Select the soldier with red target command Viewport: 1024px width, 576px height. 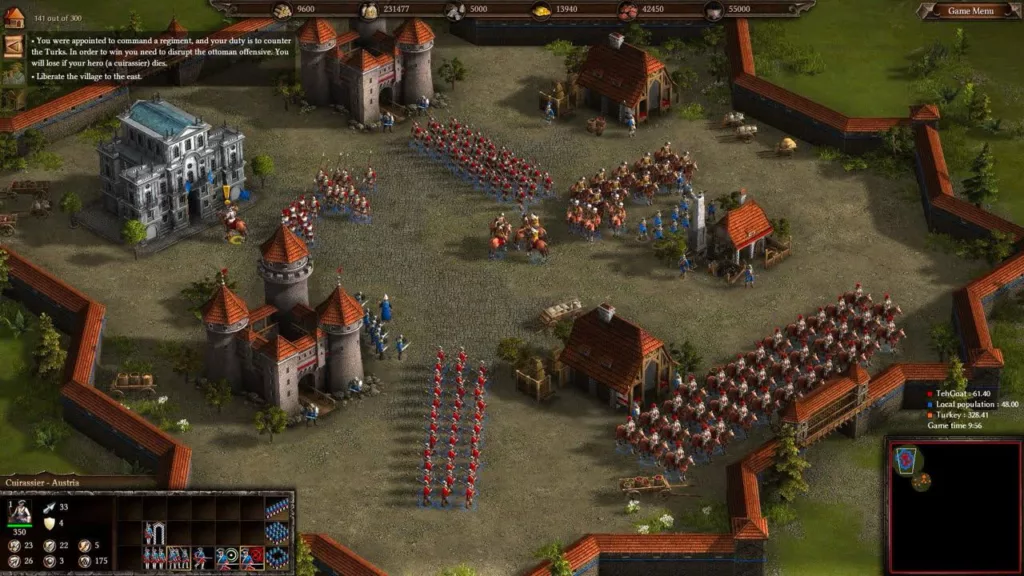click(252, 557)
